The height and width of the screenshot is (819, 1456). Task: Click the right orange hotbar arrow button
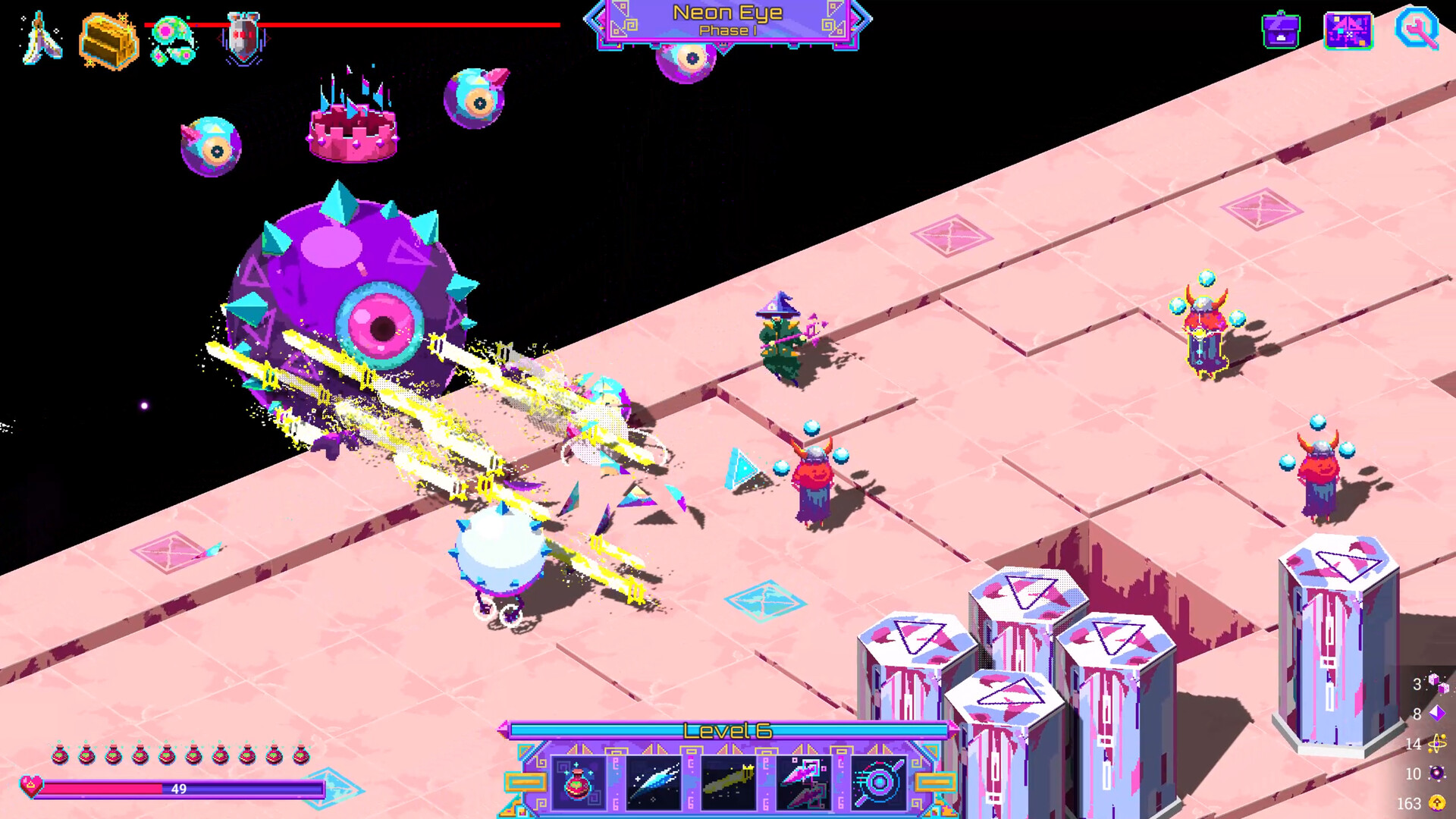[x=934, y=782]
